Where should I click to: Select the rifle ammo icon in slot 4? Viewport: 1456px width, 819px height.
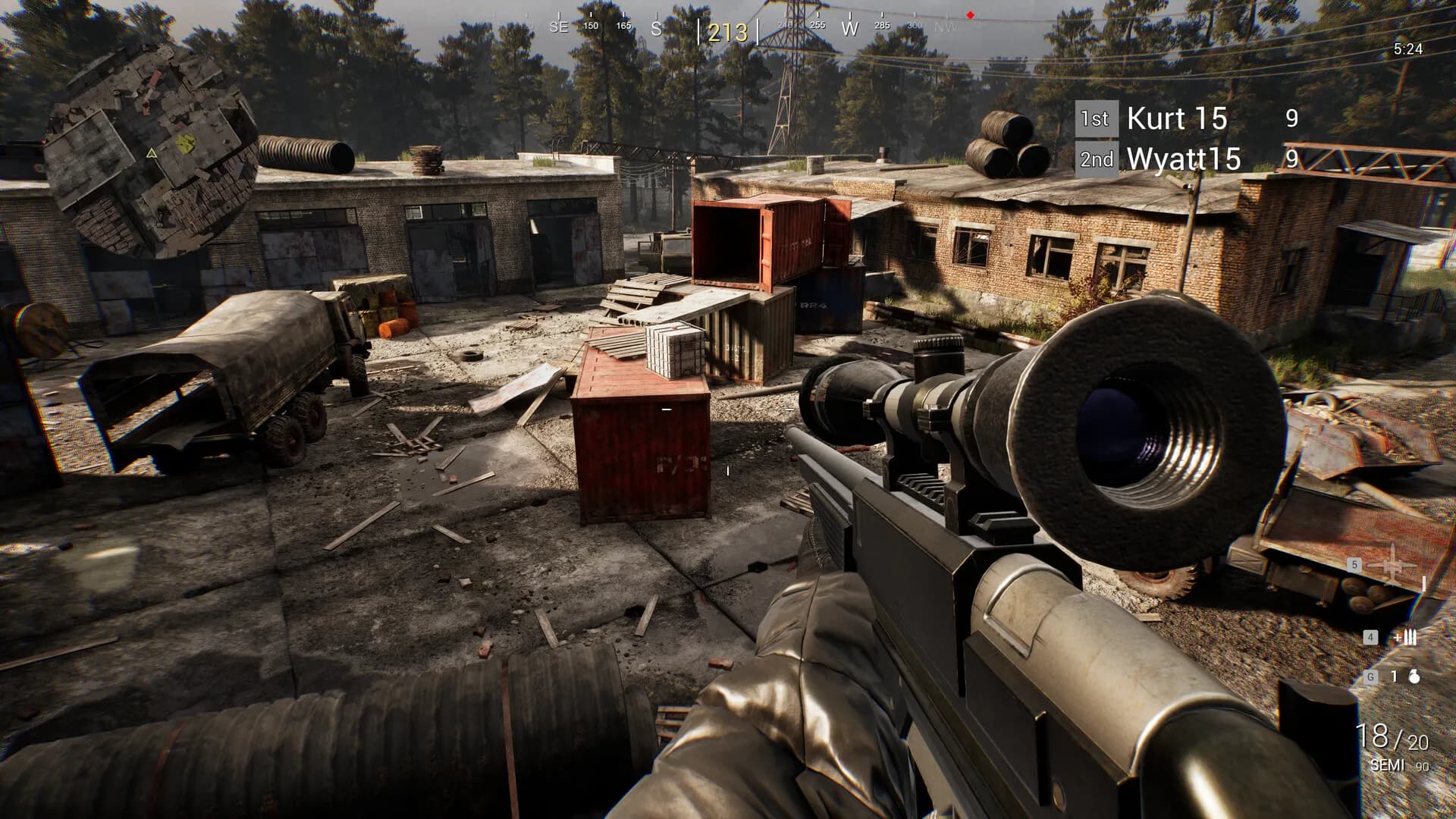pos(1408,637)
